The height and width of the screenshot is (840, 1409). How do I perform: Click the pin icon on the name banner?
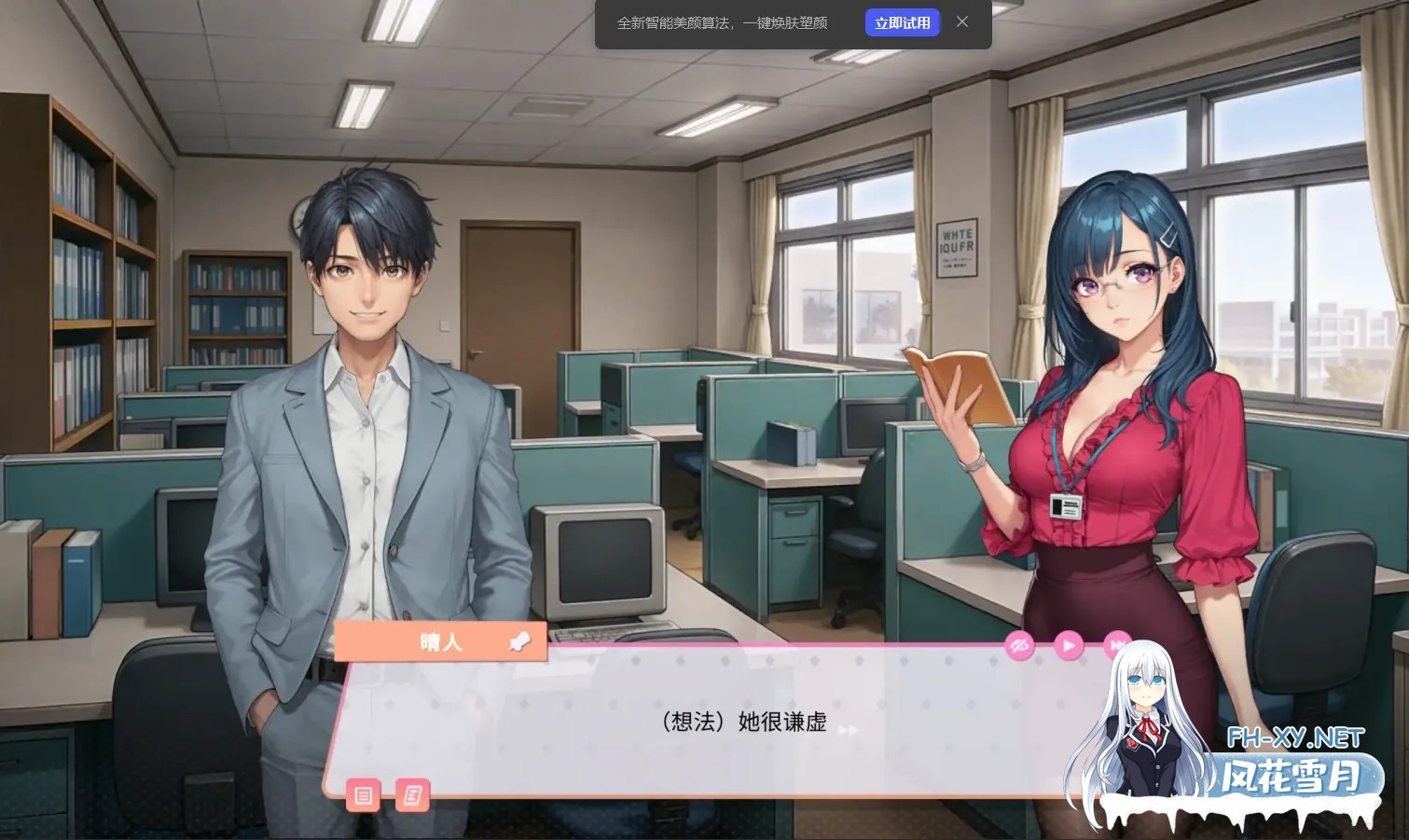coord(521,640)
